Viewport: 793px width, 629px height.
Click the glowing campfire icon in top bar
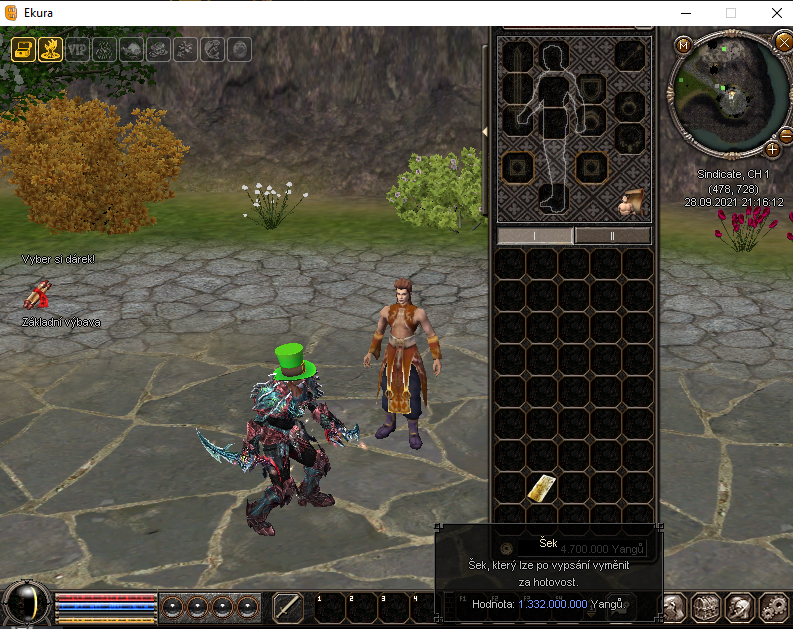point(51,49)
